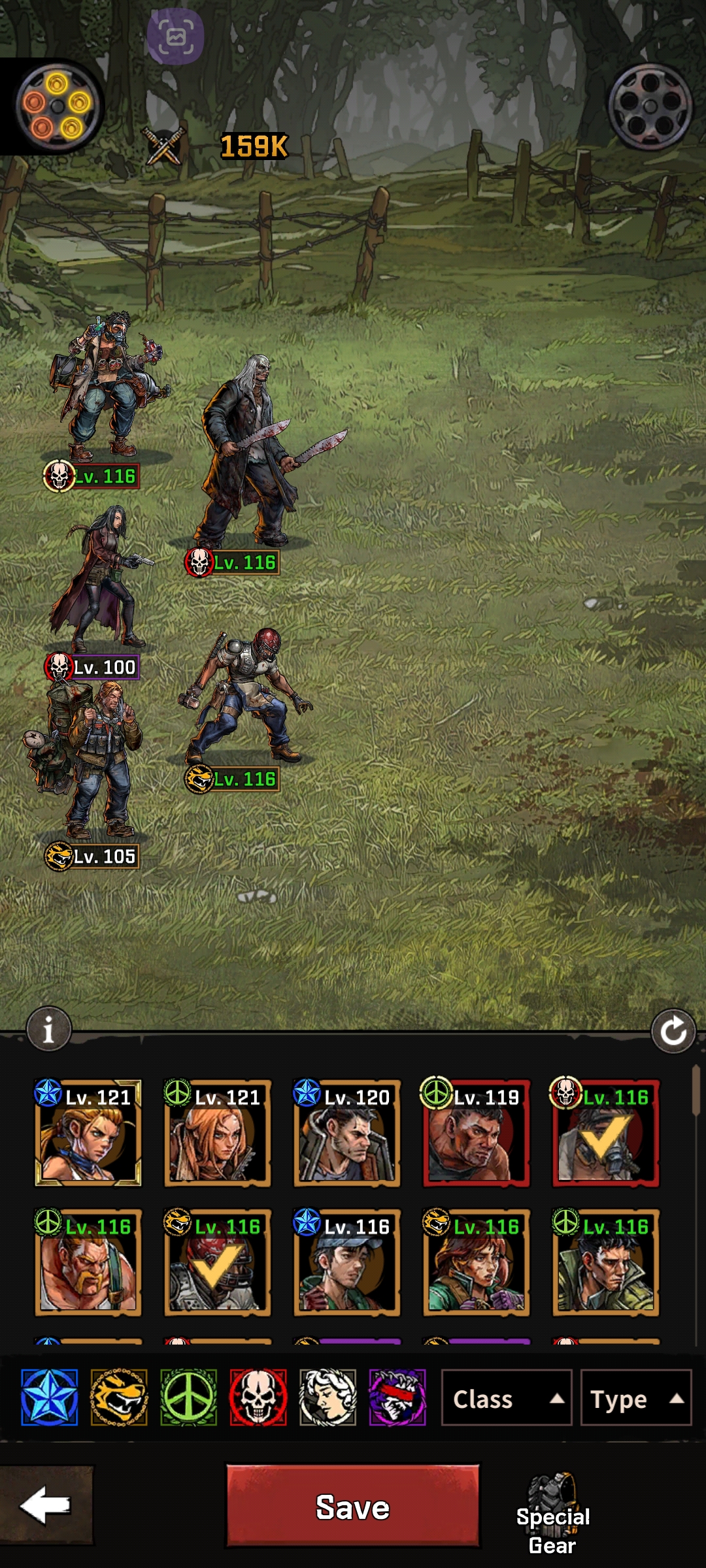Select the Lv. 116 mustached brawler portrait
Viewport: 706px width, 1568px height.
coord(88,1262)
